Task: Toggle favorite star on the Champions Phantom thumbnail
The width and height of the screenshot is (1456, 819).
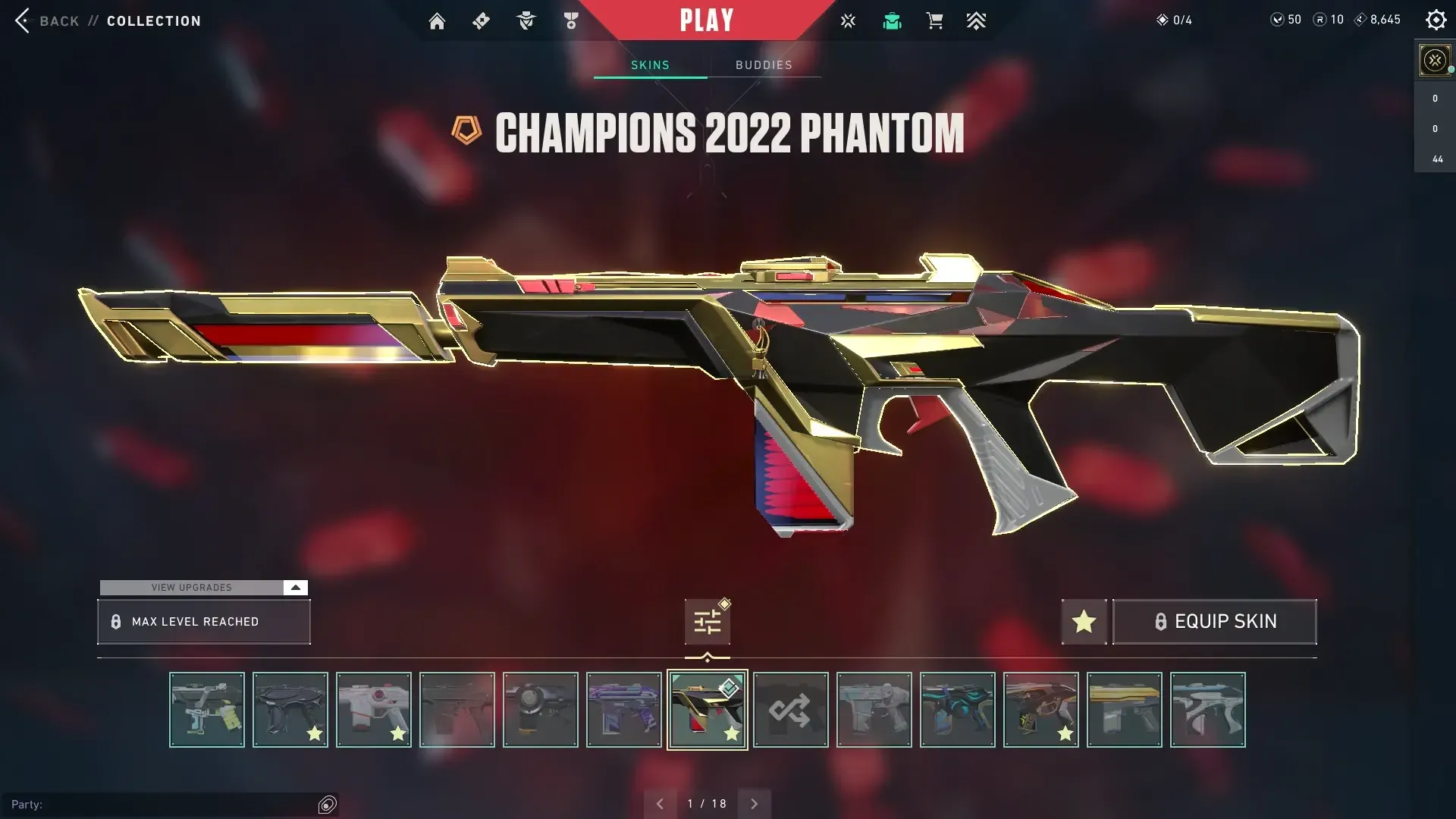Action: [730, 733]
